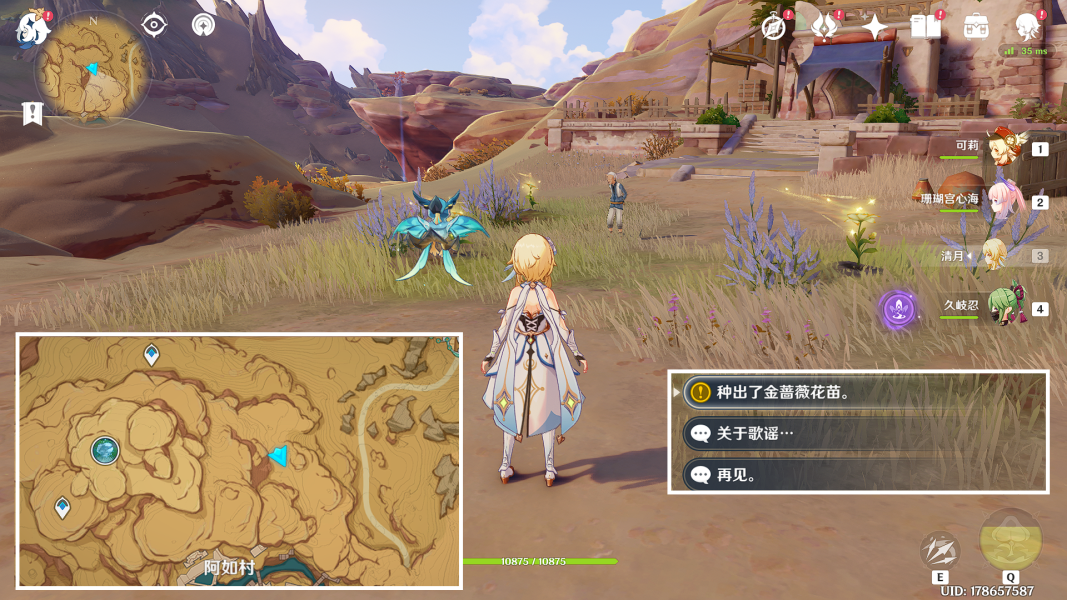Activate the elemental skill icon
Image resolution: width=1067 pixels, height=600 pixels.
coord(940,551)
